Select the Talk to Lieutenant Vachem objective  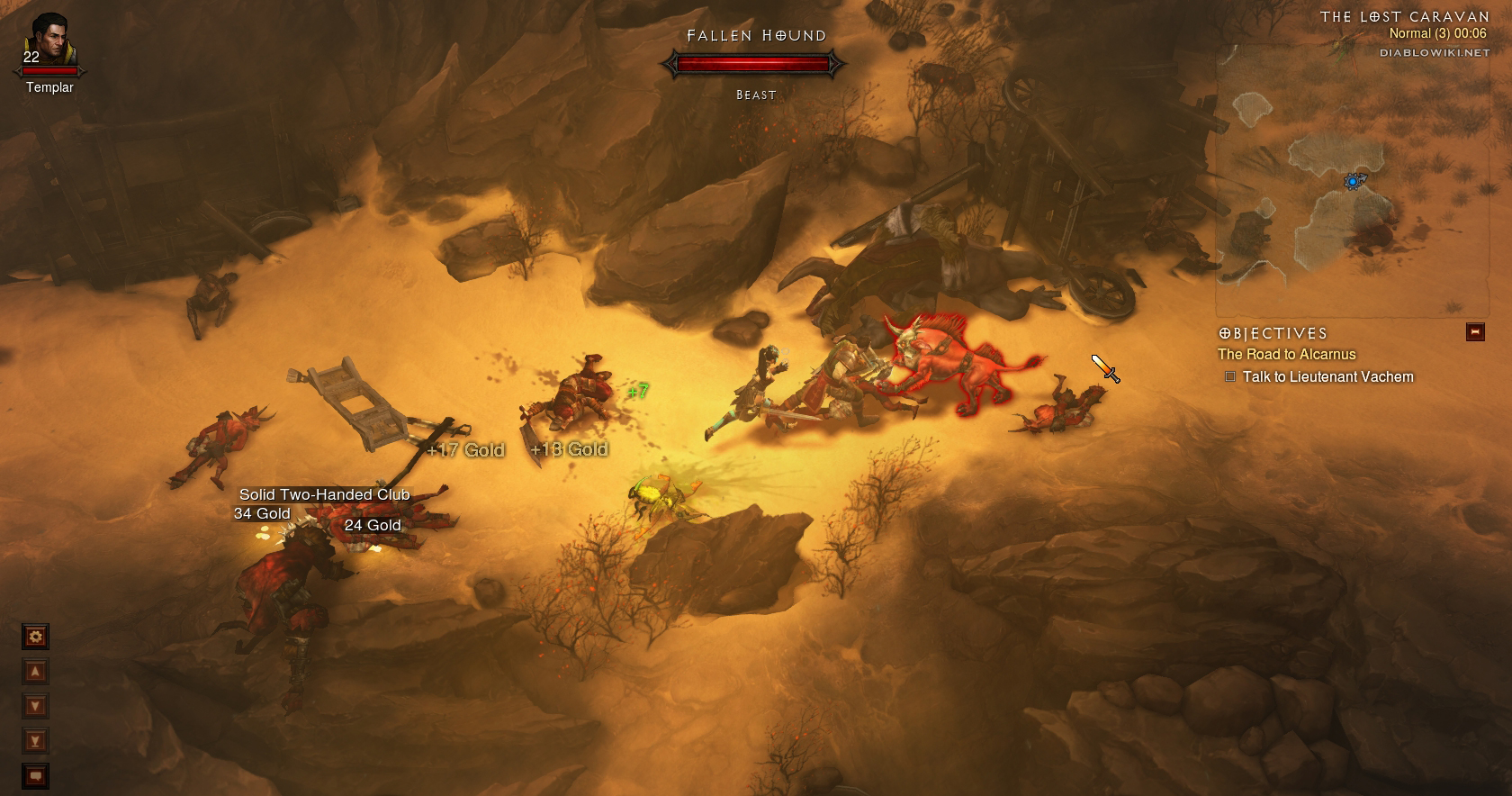(x=1327, y=377)
